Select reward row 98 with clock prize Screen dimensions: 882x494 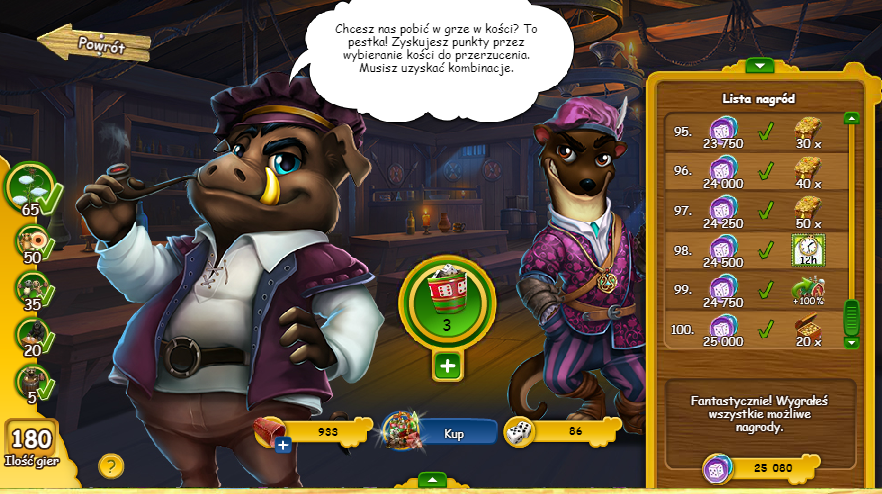(752, 250)
